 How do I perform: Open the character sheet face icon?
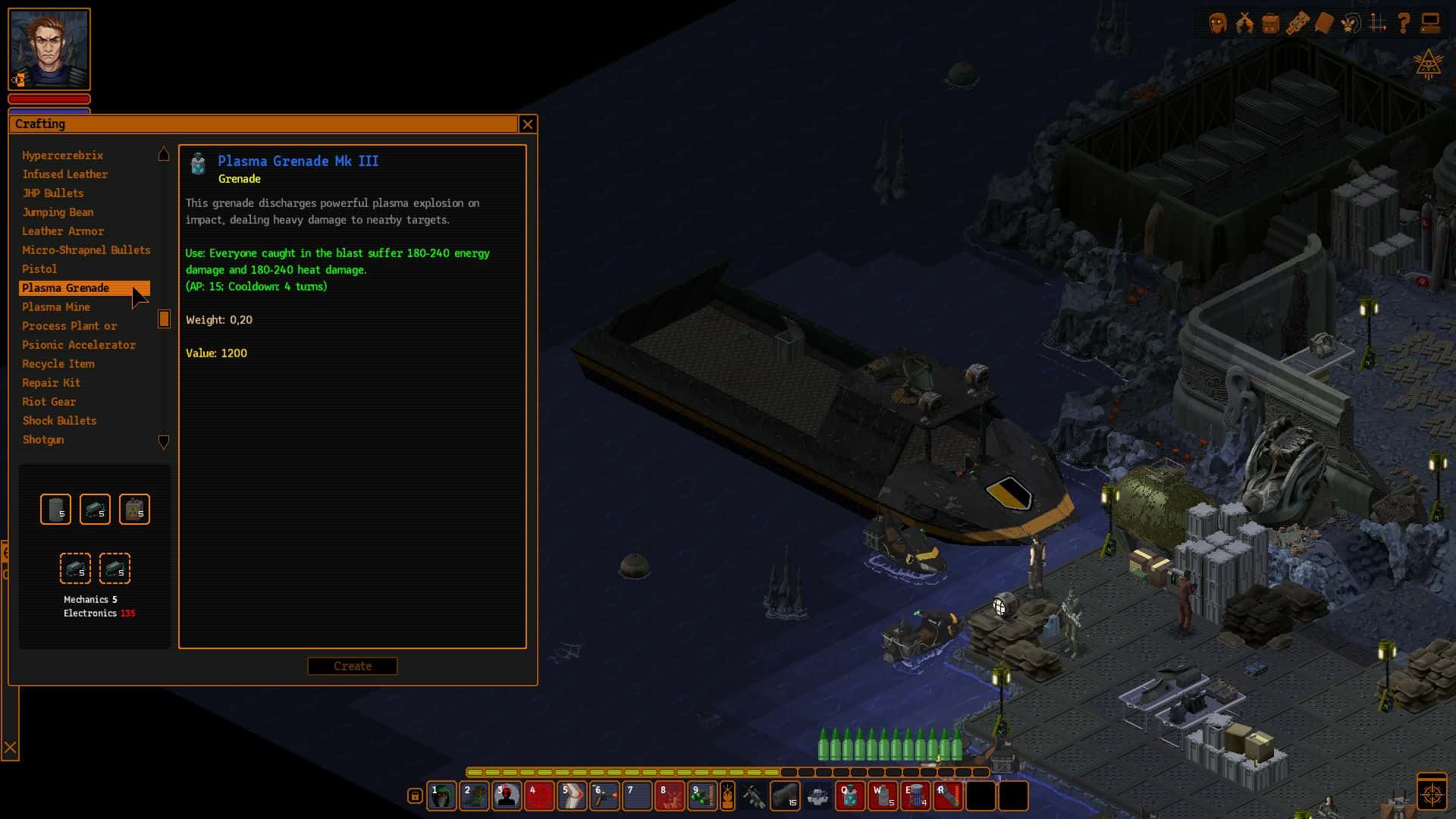1218,23
